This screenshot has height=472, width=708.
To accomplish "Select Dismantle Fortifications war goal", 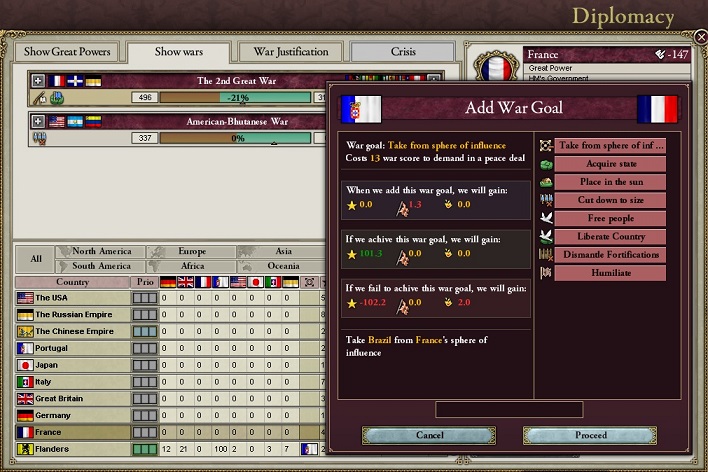I will coord(609,254).
